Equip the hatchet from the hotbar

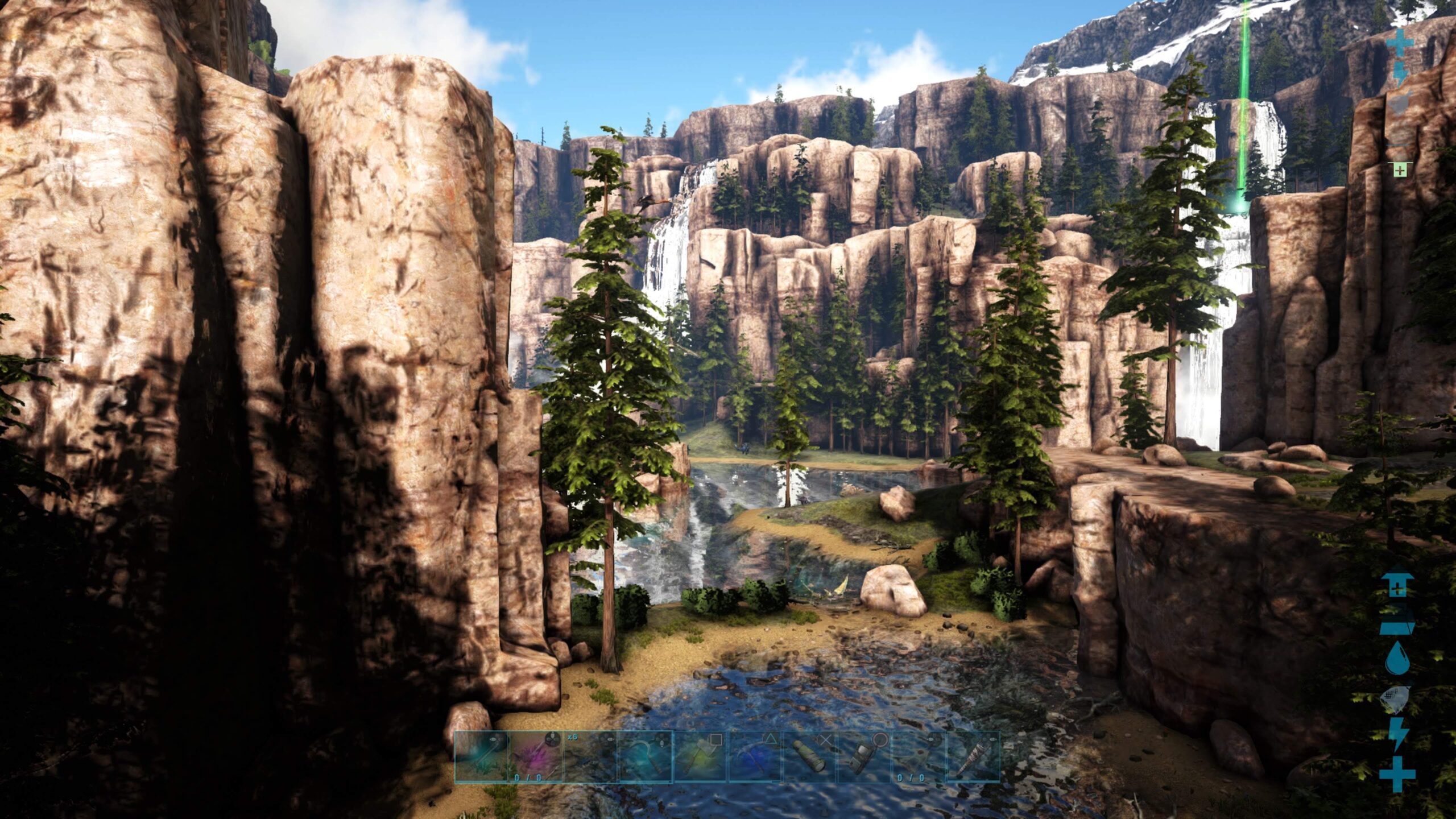[700, 756]
